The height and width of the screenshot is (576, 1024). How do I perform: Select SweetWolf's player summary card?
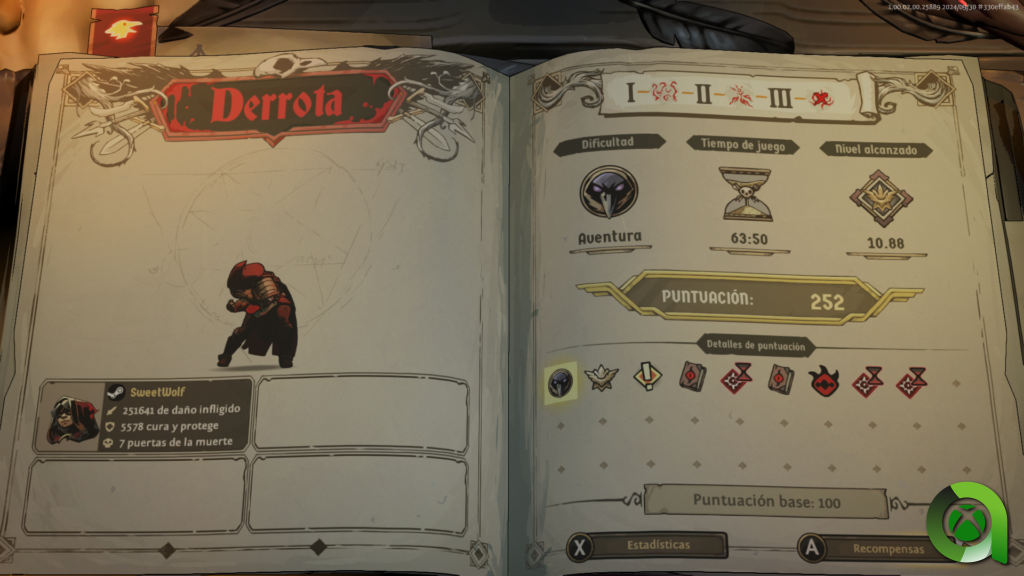point(143,415)
